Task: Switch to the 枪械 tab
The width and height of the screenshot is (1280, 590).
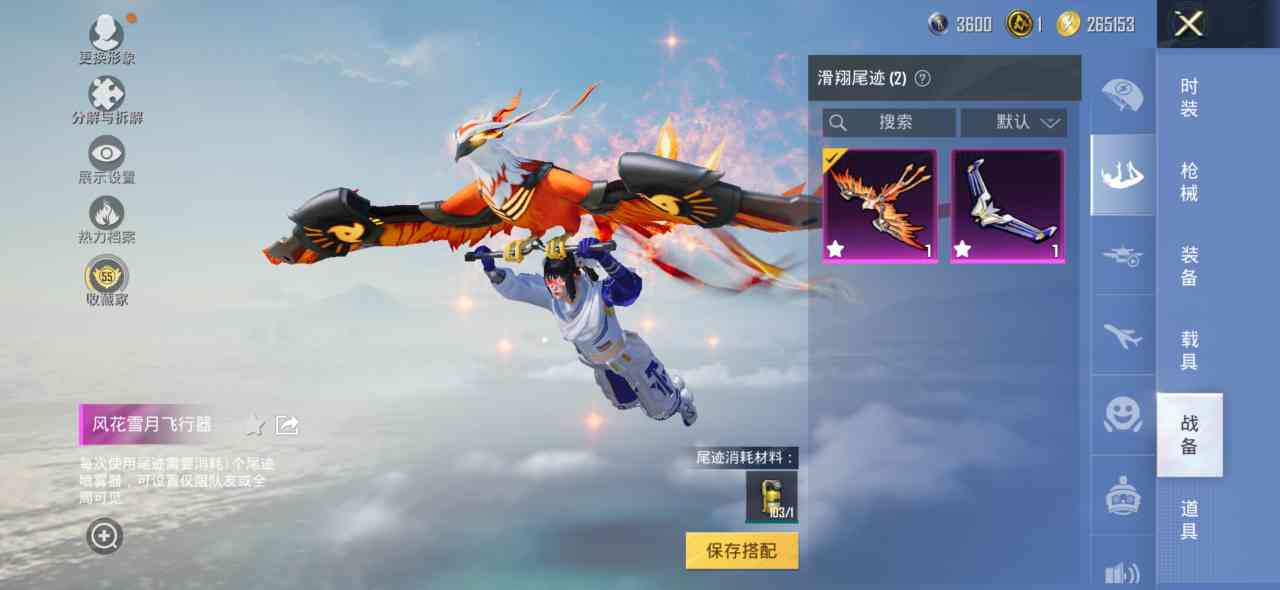Action: 1189,182
